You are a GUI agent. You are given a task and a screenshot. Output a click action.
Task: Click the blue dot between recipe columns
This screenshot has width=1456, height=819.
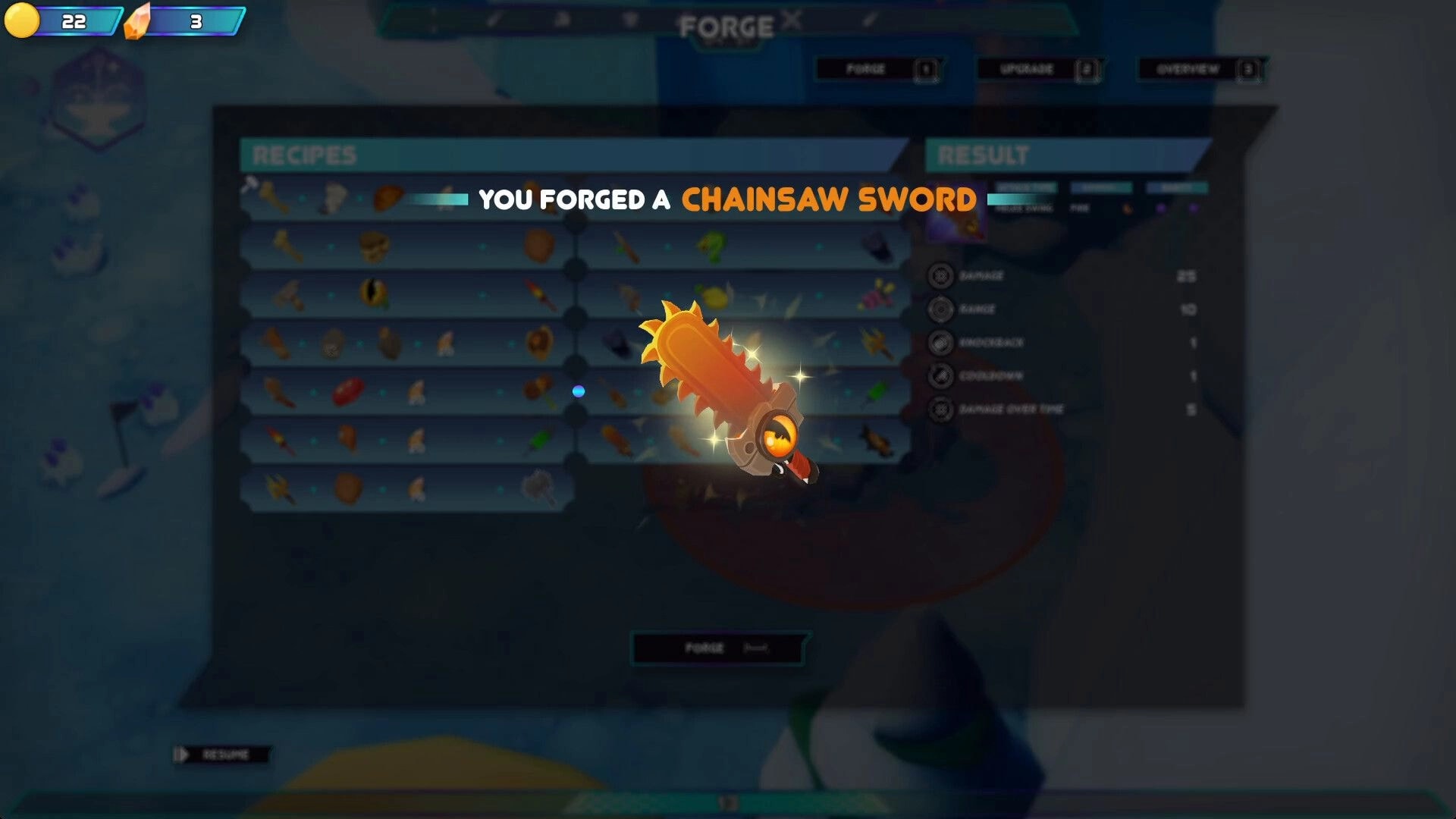coord(577,391)
